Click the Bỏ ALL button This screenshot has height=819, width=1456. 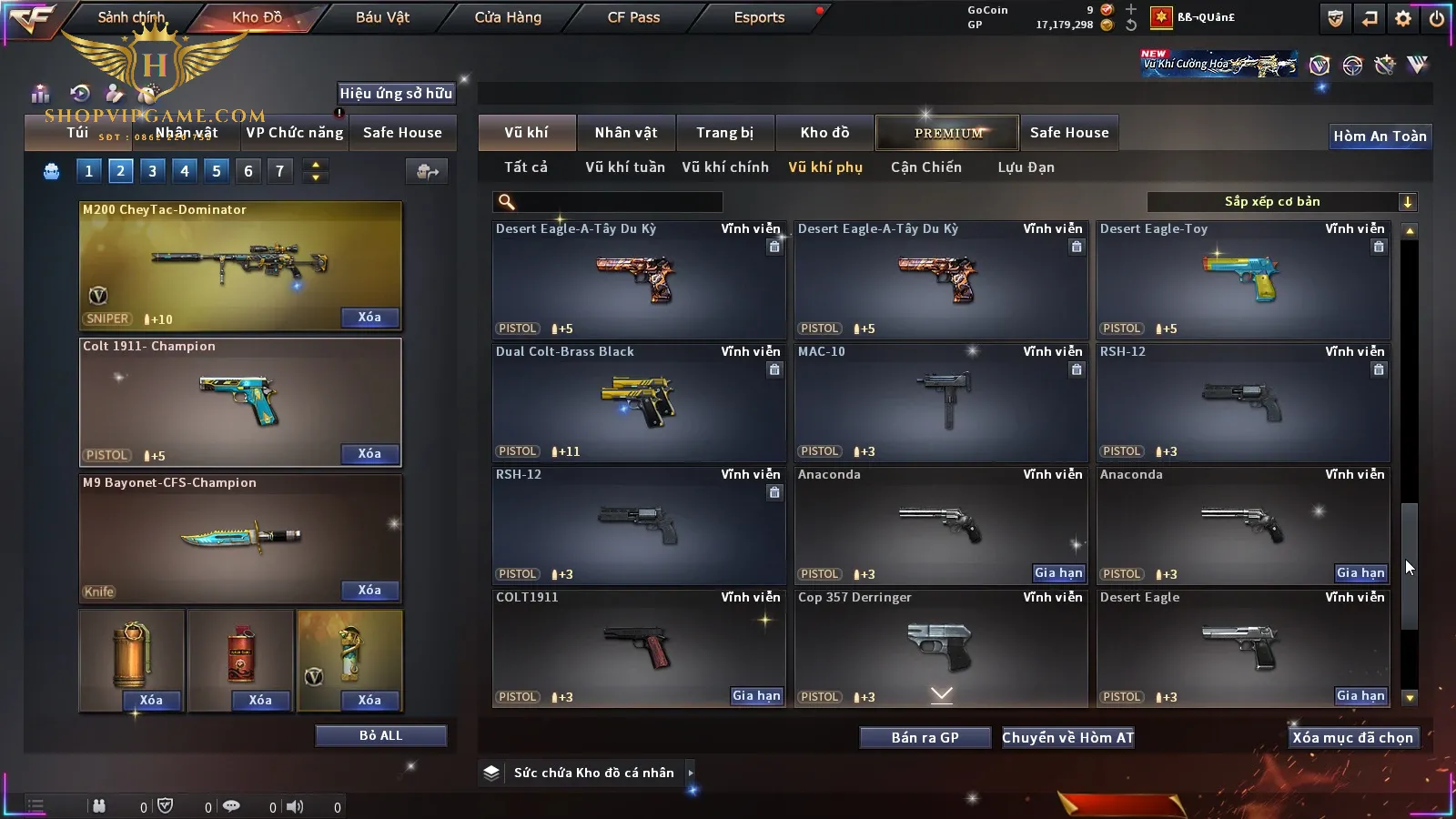pyautogui.click(x=380, y=735)
